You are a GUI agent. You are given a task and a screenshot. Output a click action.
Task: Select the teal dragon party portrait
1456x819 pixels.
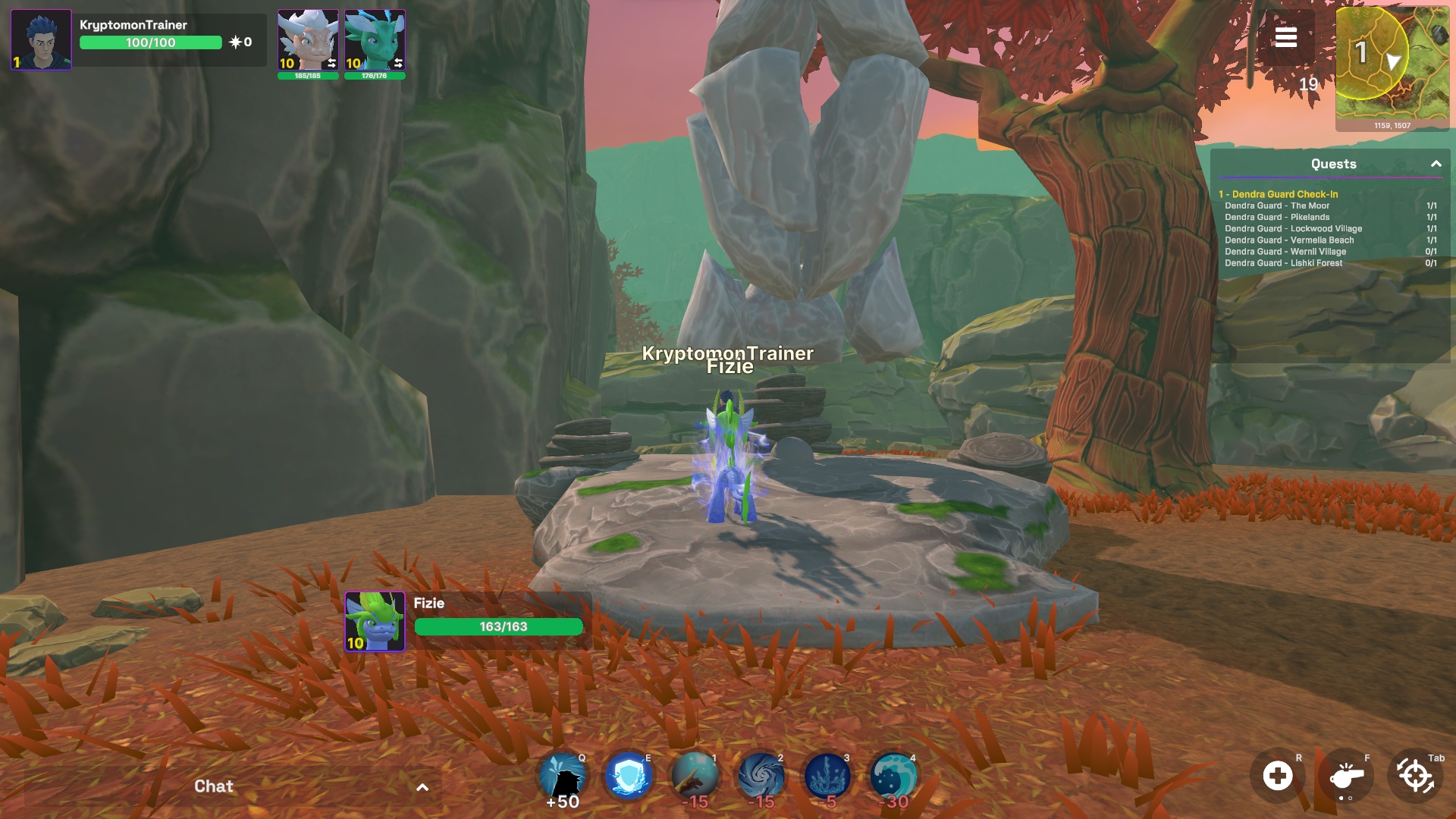(x=375, y=41)
